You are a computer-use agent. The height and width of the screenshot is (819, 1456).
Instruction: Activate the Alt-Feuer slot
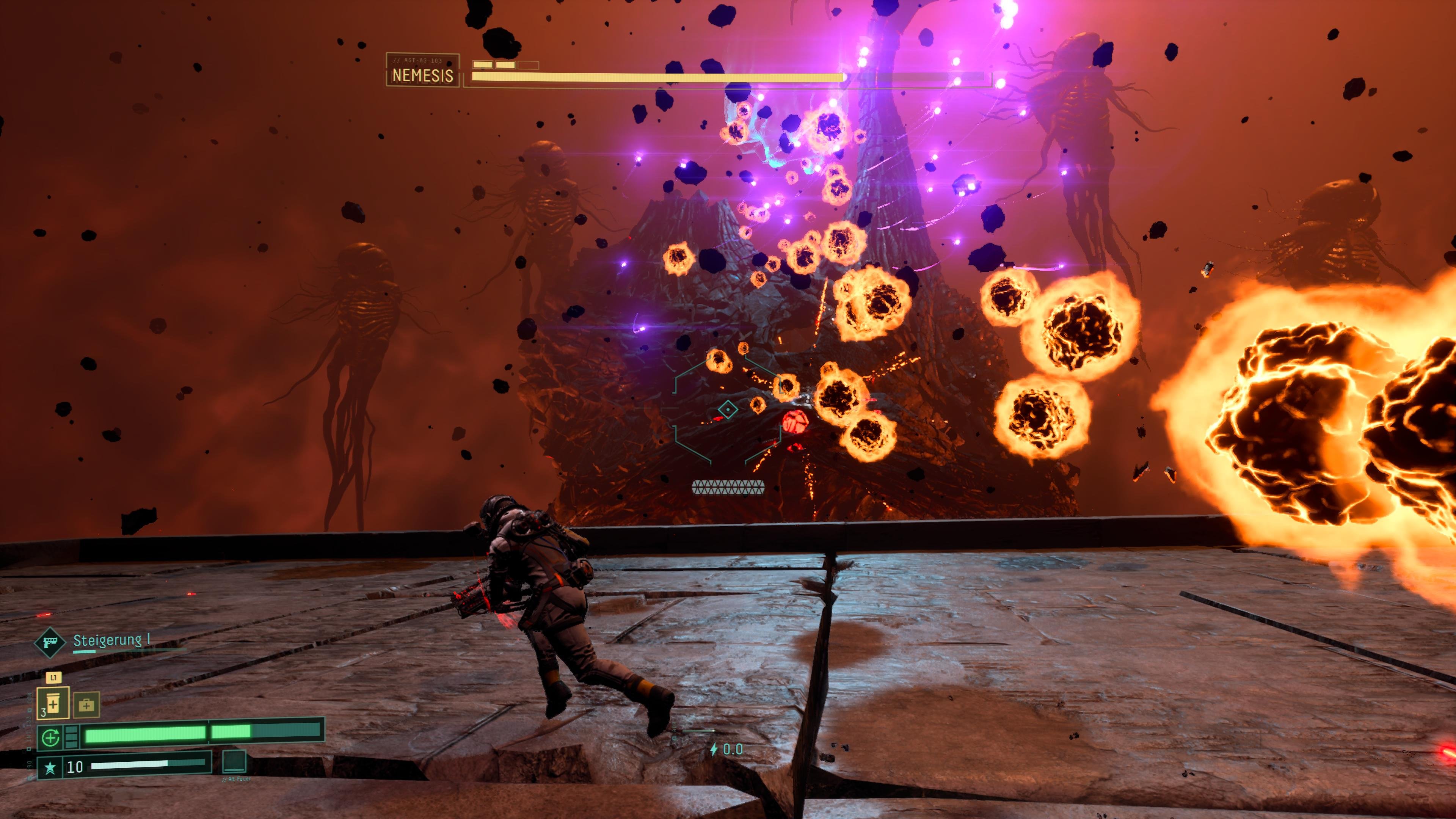(x=234, y=761)
